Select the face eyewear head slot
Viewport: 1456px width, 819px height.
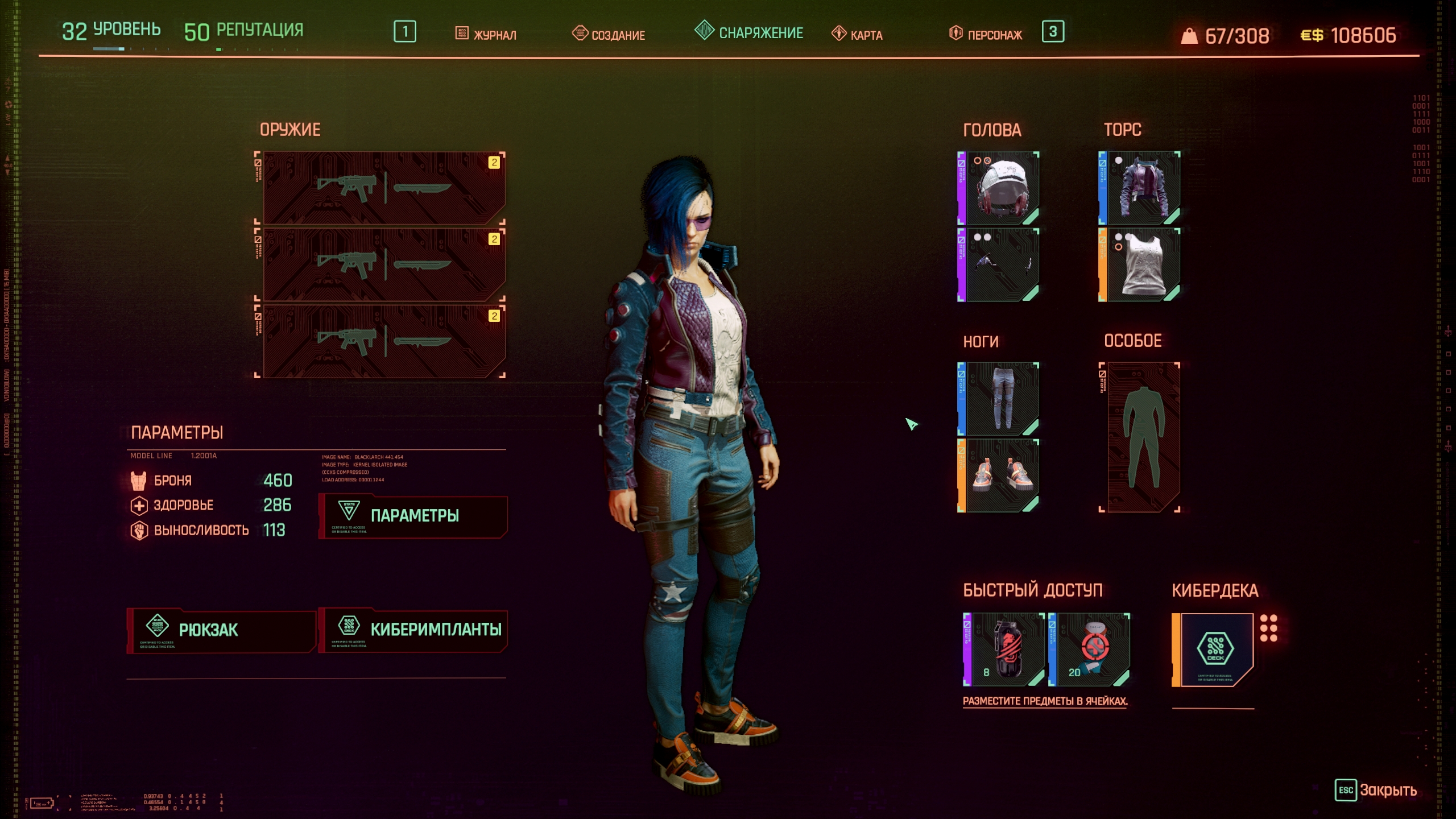pyautogui.click(x=999, y=265)
